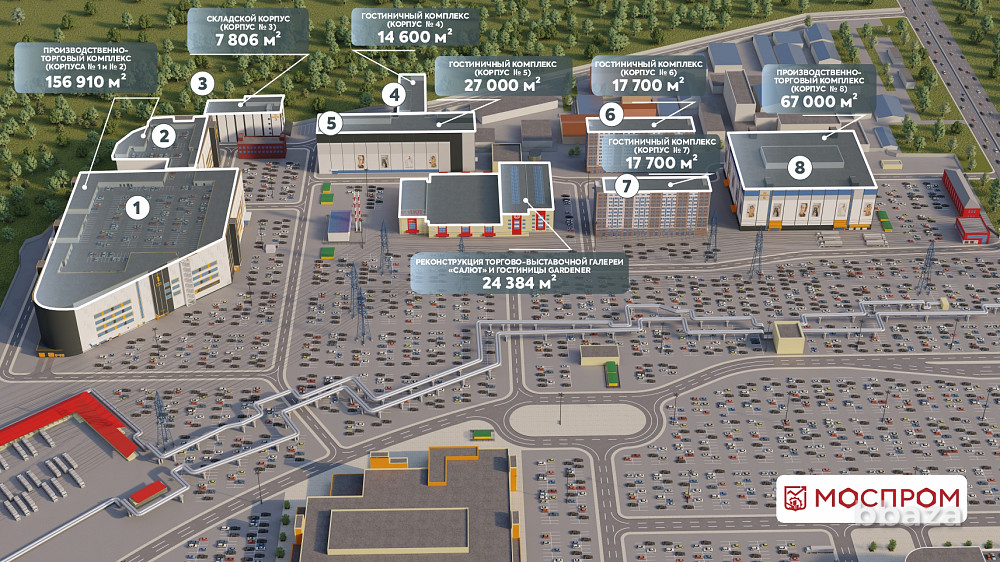Click the МОСПРОМ logo badge
This screenshot has width=1000, height=562.
(x=871, y=498)
